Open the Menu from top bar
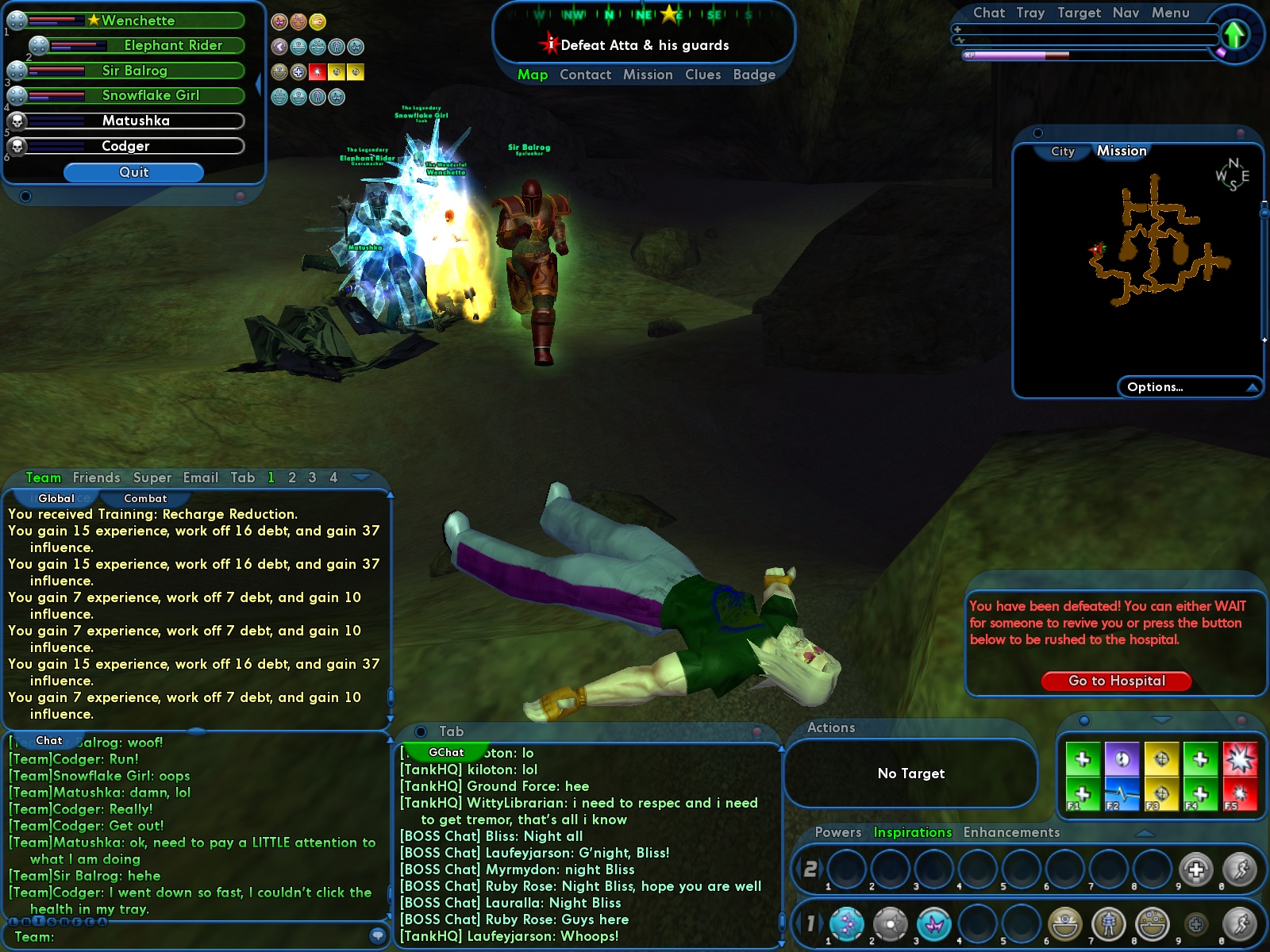 1170,13
